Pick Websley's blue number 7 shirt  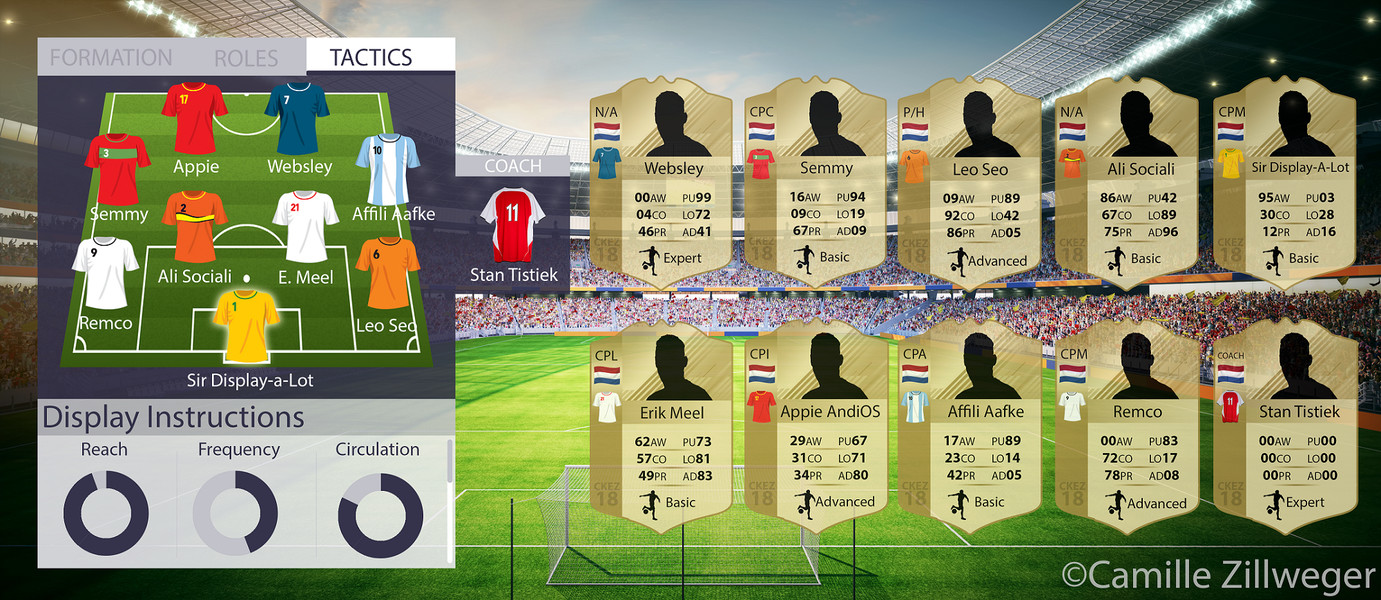point(298,117)
